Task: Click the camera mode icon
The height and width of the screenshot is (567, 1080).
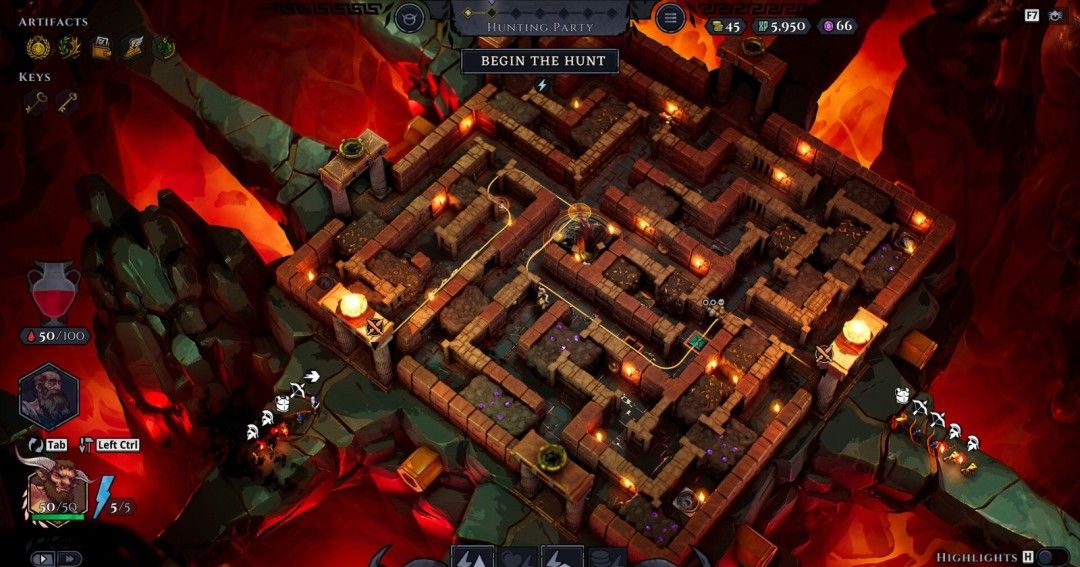Action: [x=1056, y=15]
